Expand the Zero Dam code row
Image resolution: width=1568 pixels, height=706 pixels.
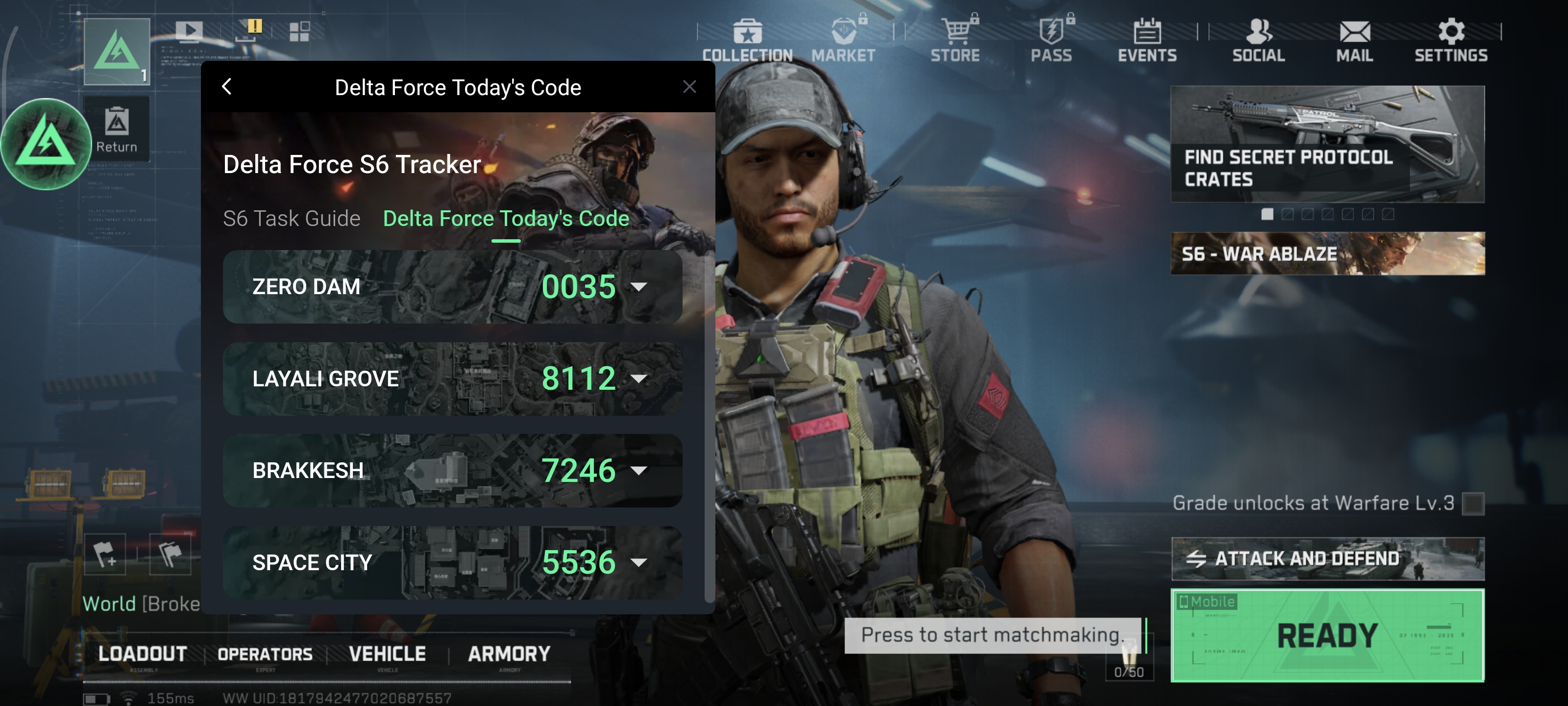pyautogui.click(x=638, y=287)
